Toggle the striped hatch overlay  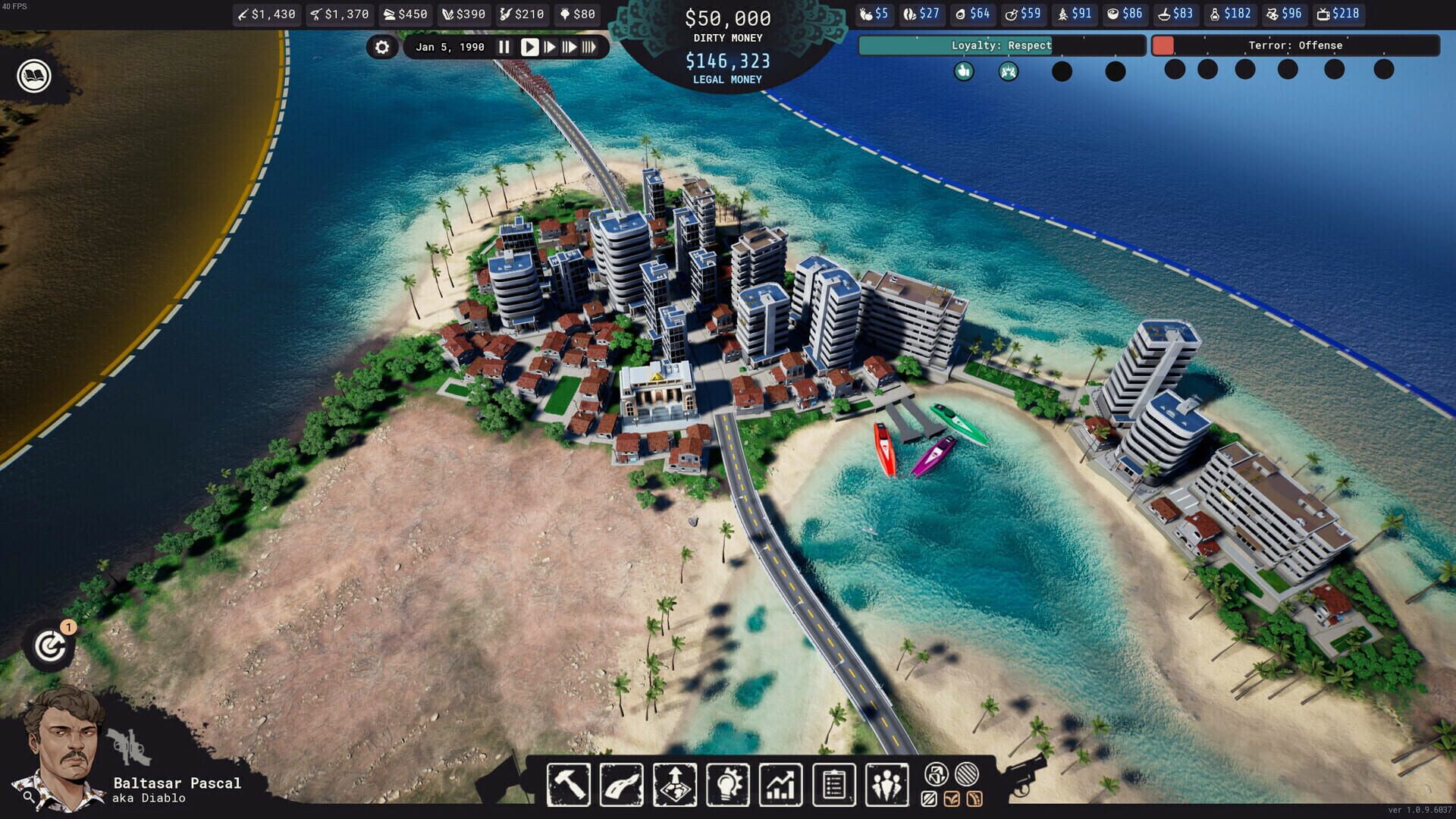(966, 773)
